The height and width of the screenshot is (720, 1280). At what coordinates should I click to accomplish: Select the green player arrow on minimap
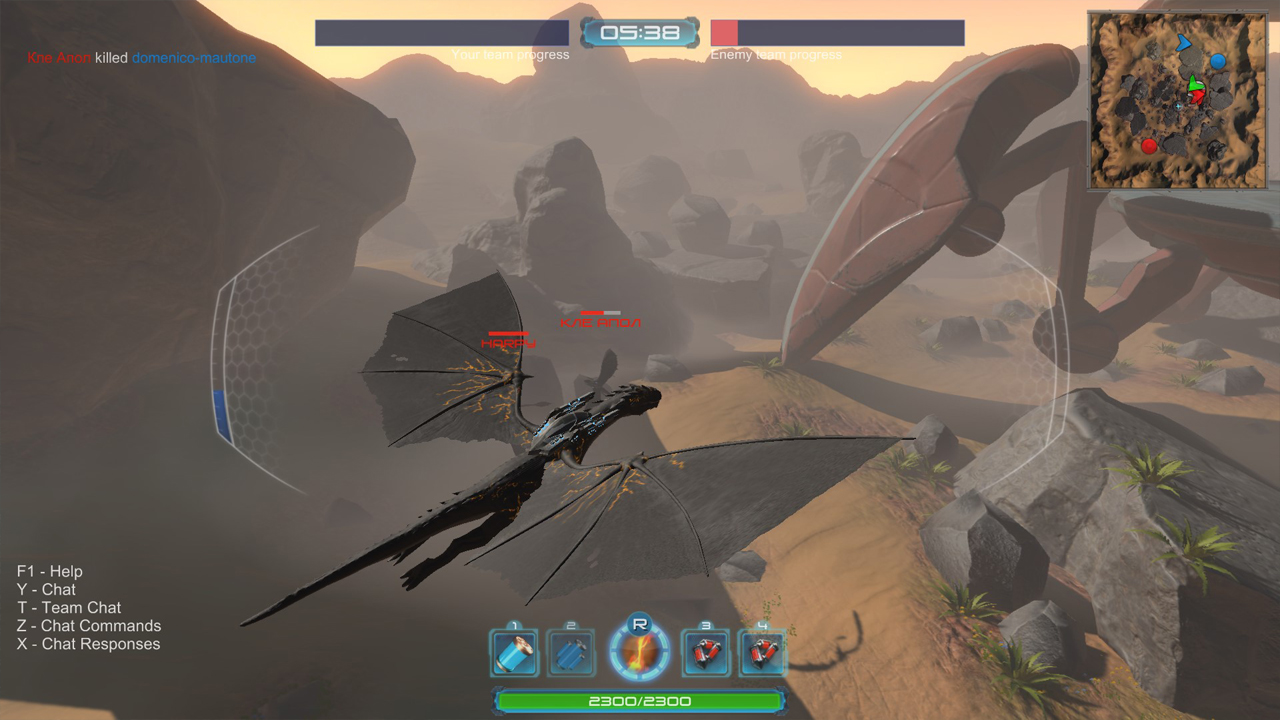[1196, 83]
